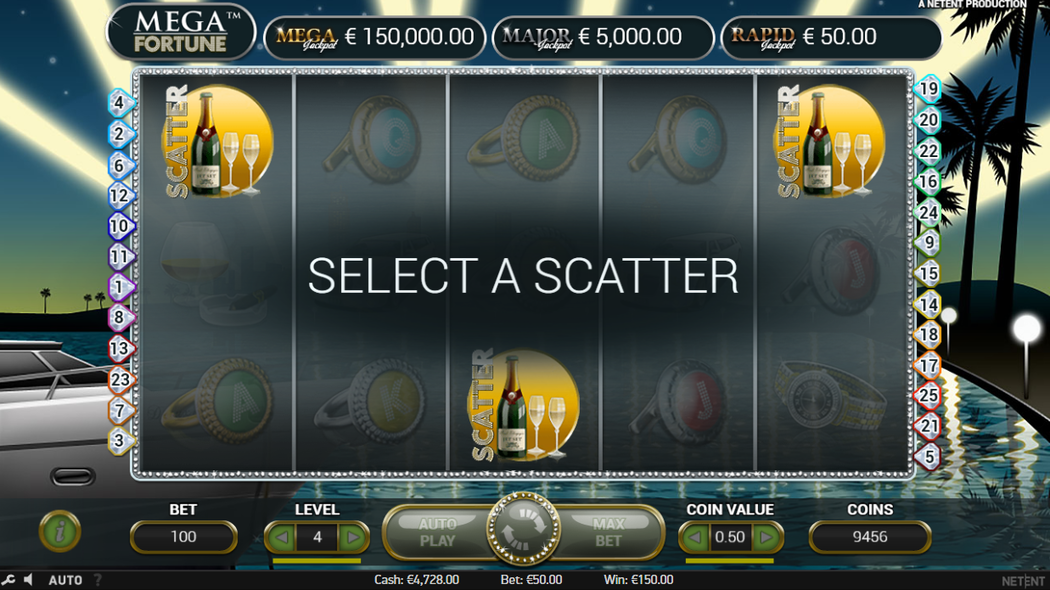
Task: Open the green info paytable button
Action: point(60,532)
